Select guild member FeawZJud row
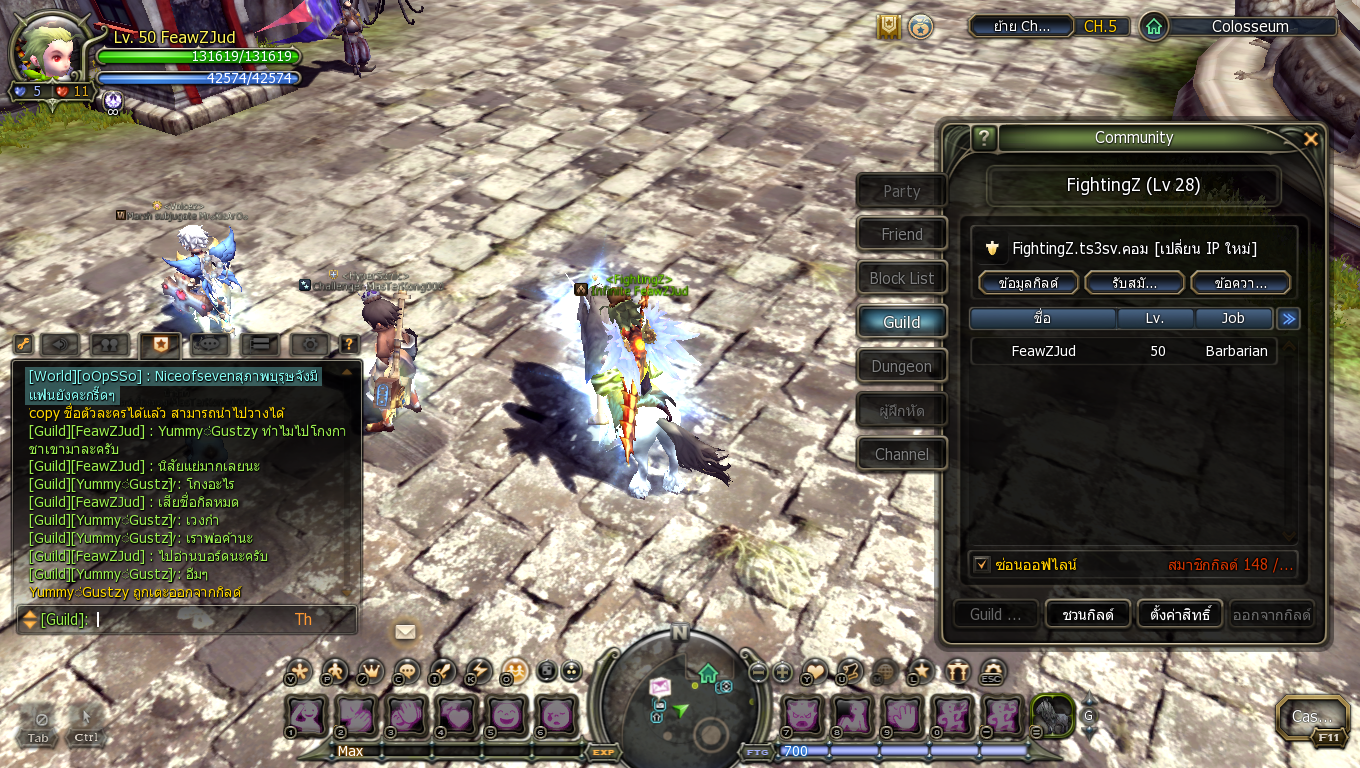 [x=1123, y=351]
